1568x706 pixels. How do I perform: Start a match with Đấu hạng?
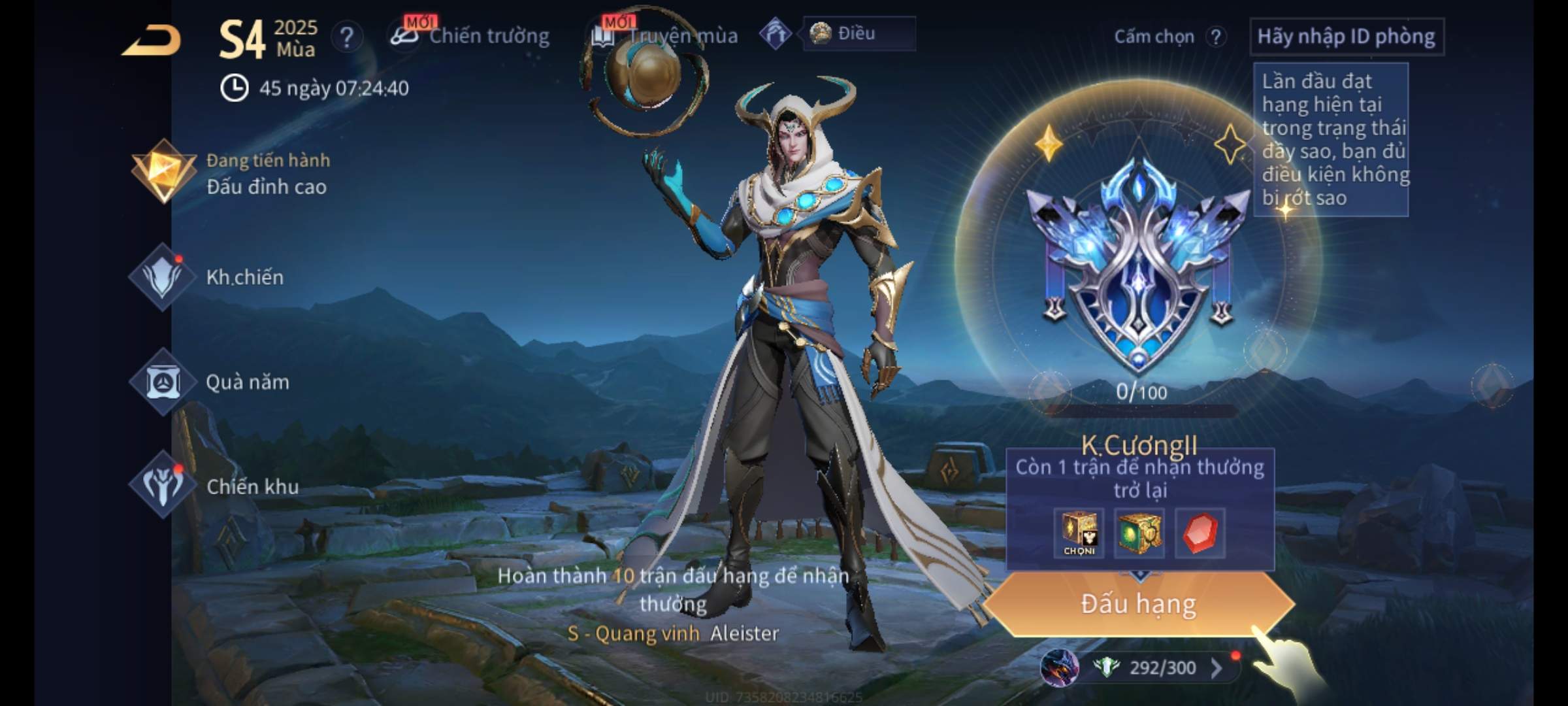click(1138, 604)
